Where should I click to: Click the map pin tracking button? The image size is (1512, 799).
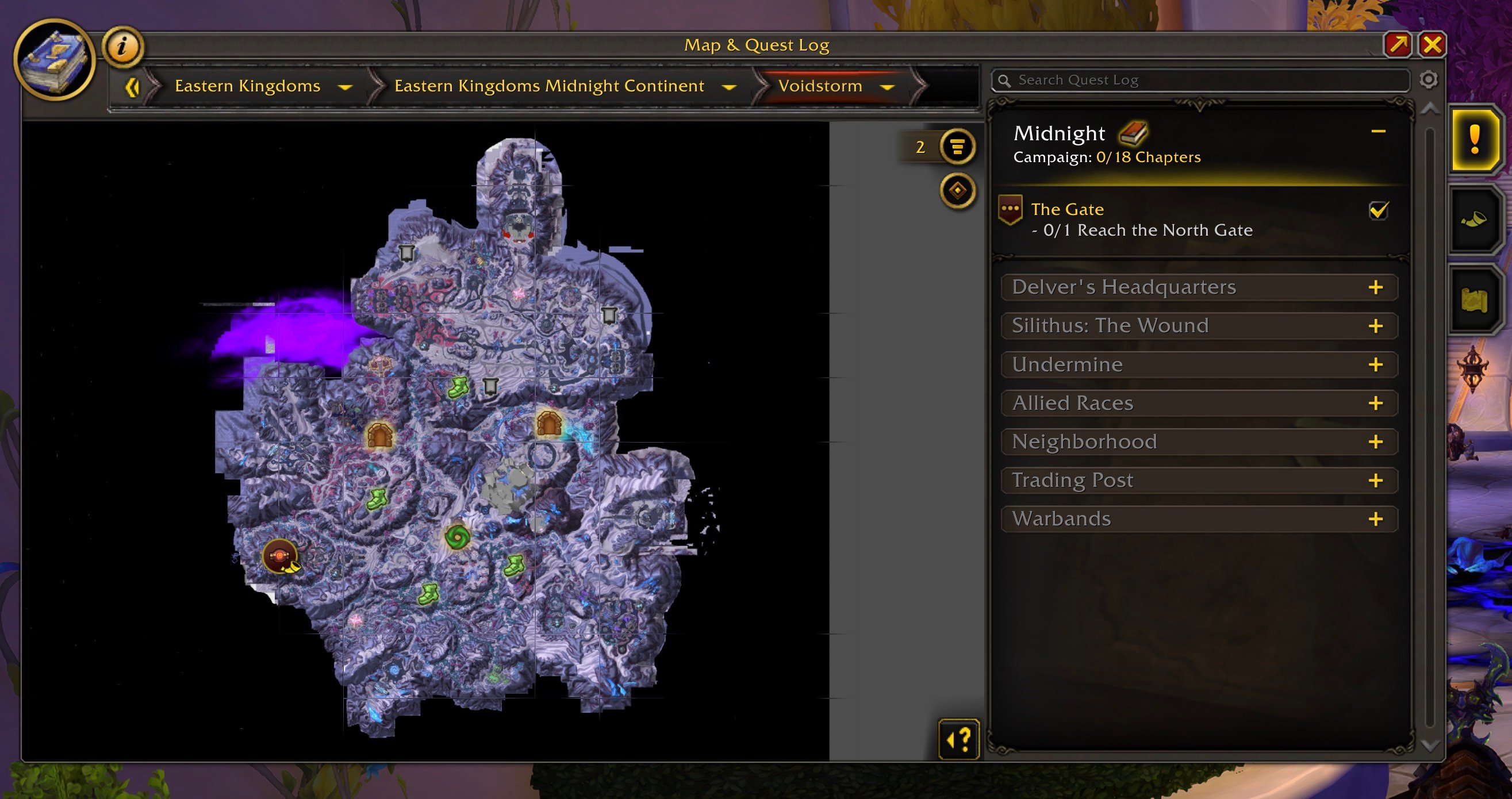tap(957, 191)
